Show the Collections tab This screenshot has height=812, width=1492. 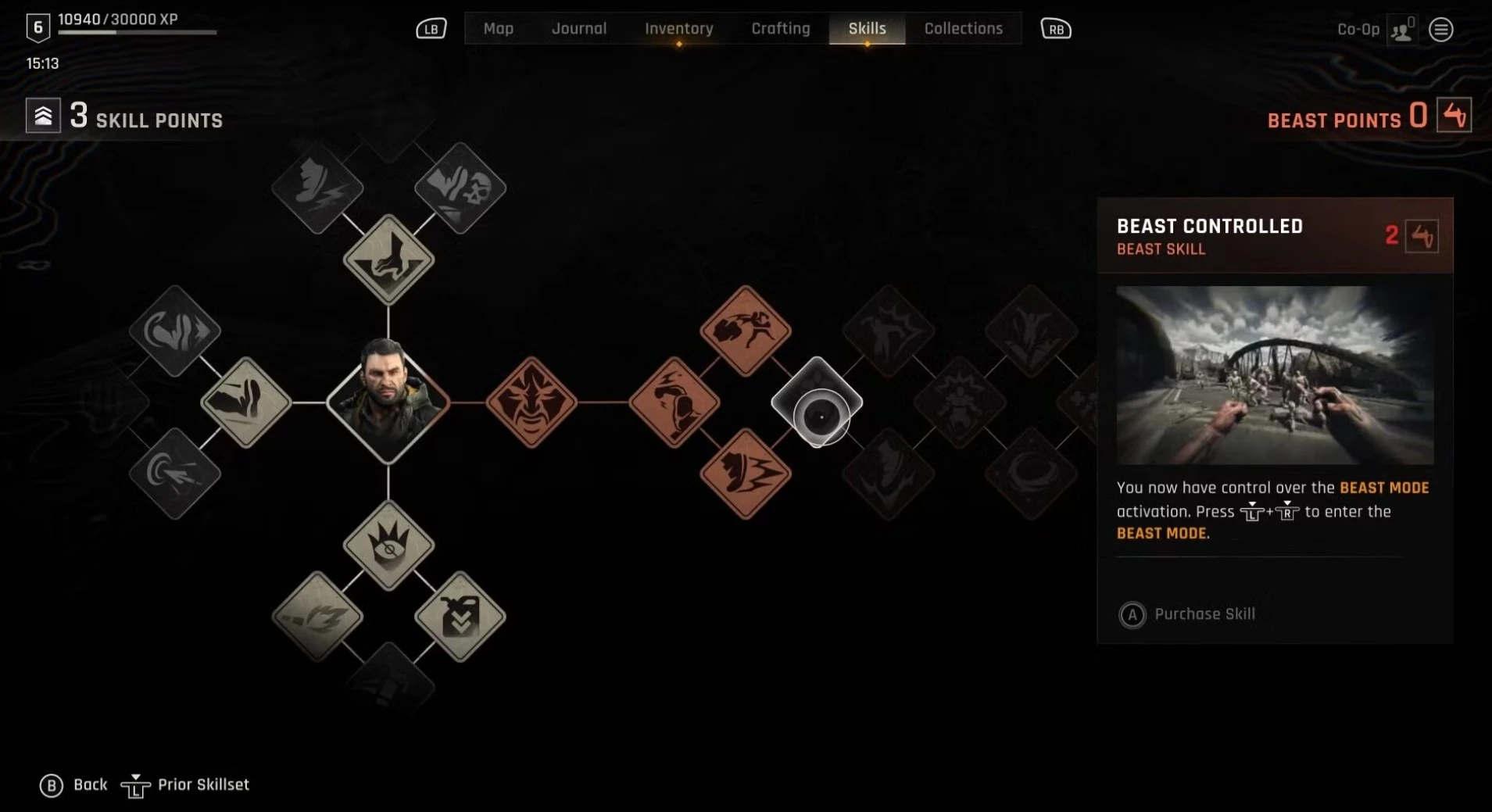pyautogui.click(x=963, y=29)
